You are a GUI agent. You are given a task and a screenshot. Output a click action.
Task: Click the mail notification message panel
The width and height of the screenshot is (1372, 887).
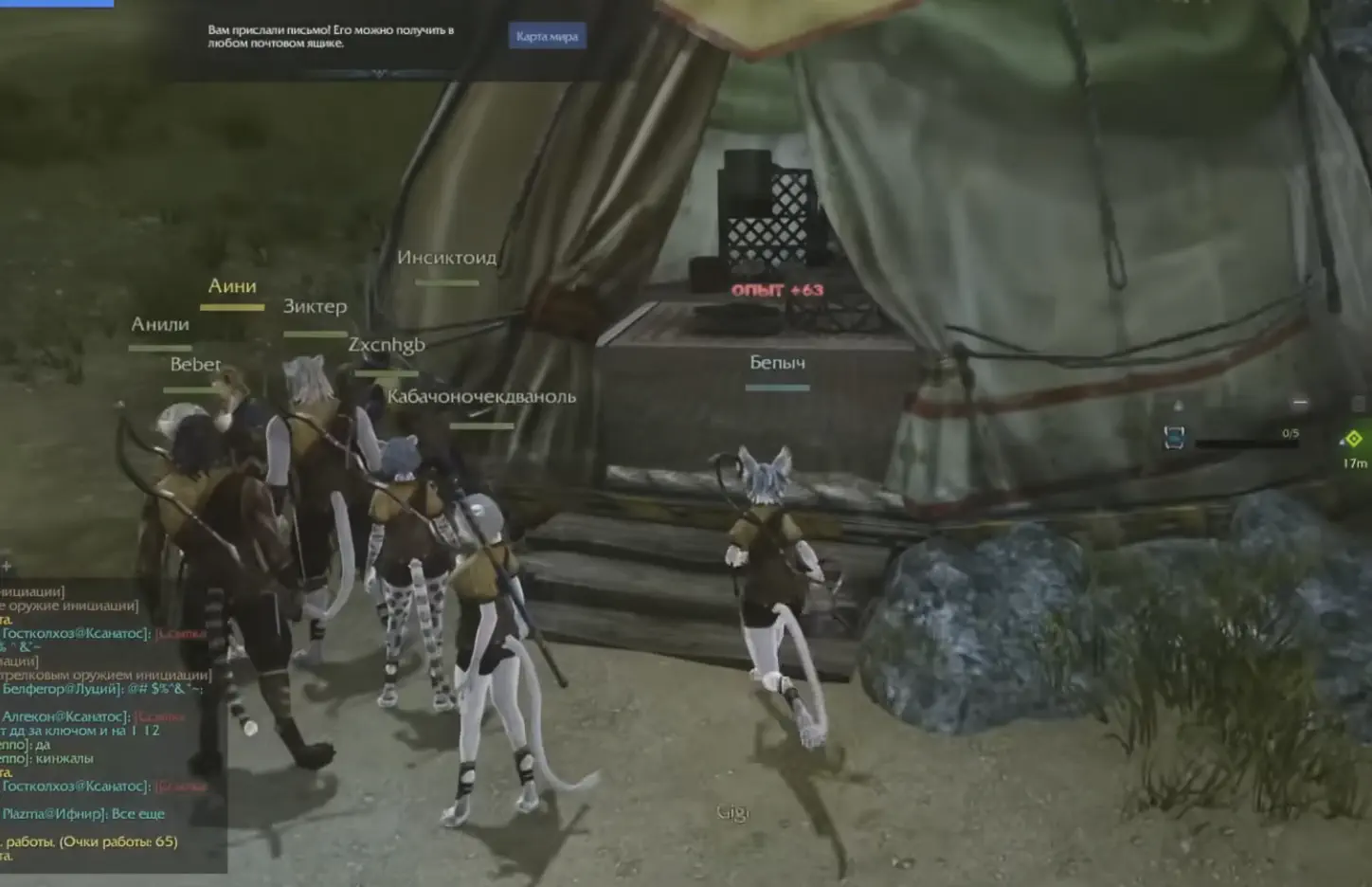click(332, 36)
